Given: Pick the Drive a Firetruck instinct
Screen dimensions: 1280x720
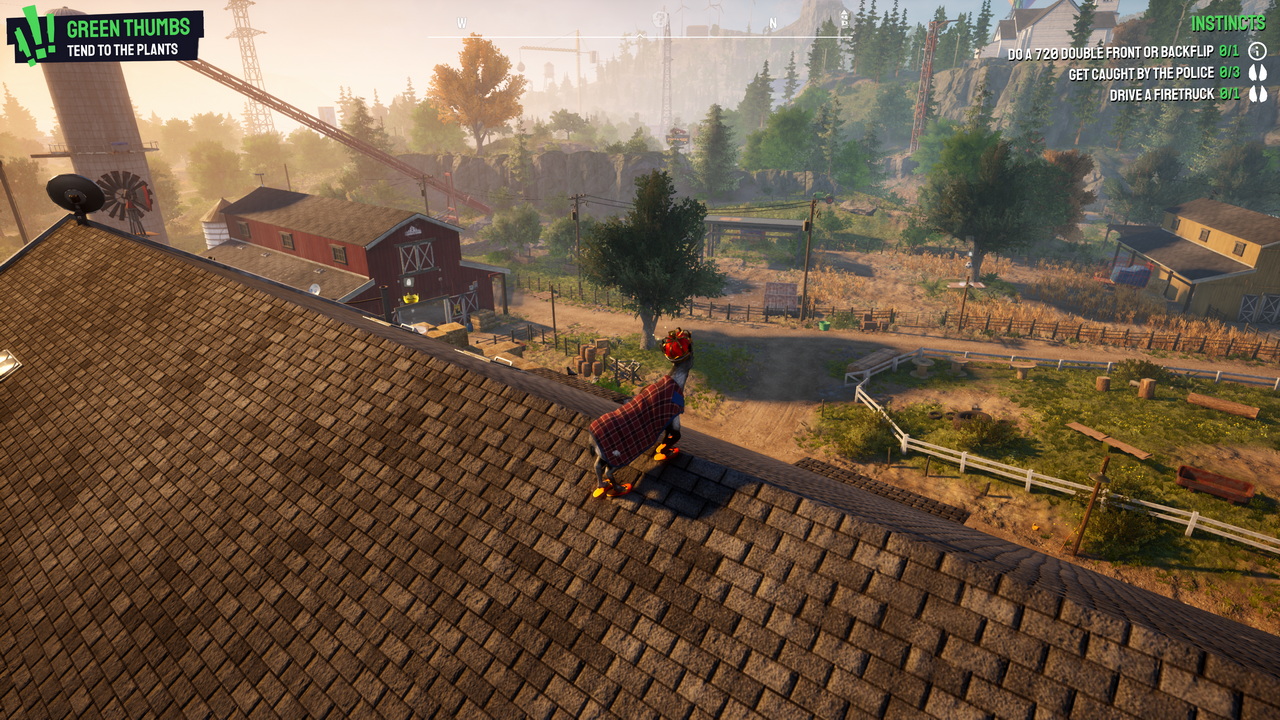Looking at the screenshot, I should point(1174,95).
